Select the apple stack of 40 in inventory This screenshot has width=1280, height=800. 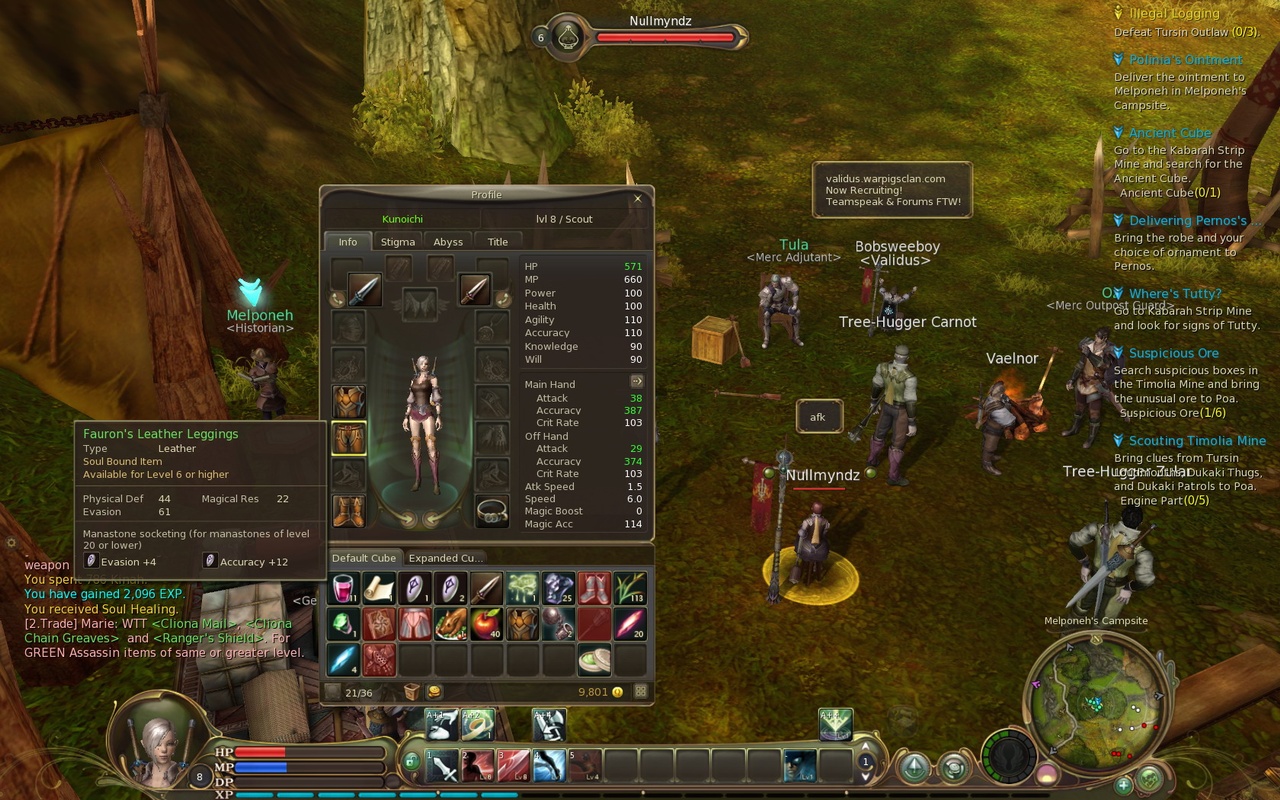click(485, 624)
